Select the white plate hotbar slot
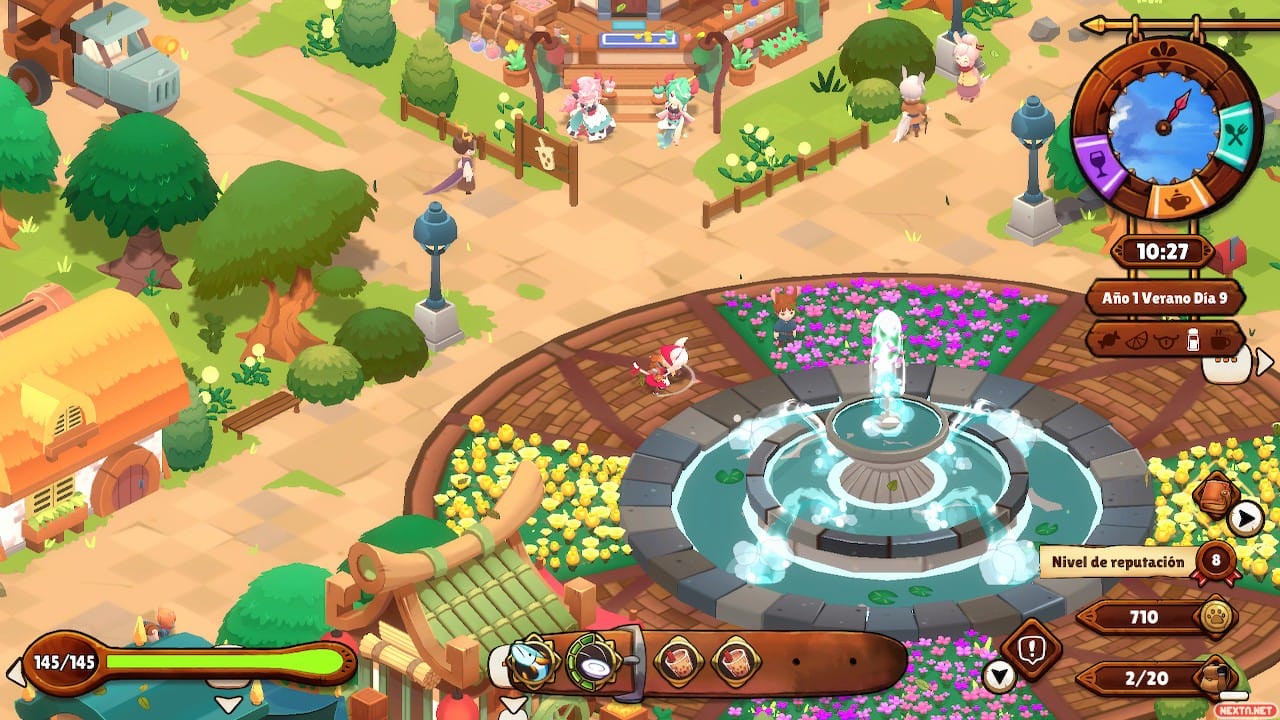This screenshot has width=1280, height=720. click(590, 661)
